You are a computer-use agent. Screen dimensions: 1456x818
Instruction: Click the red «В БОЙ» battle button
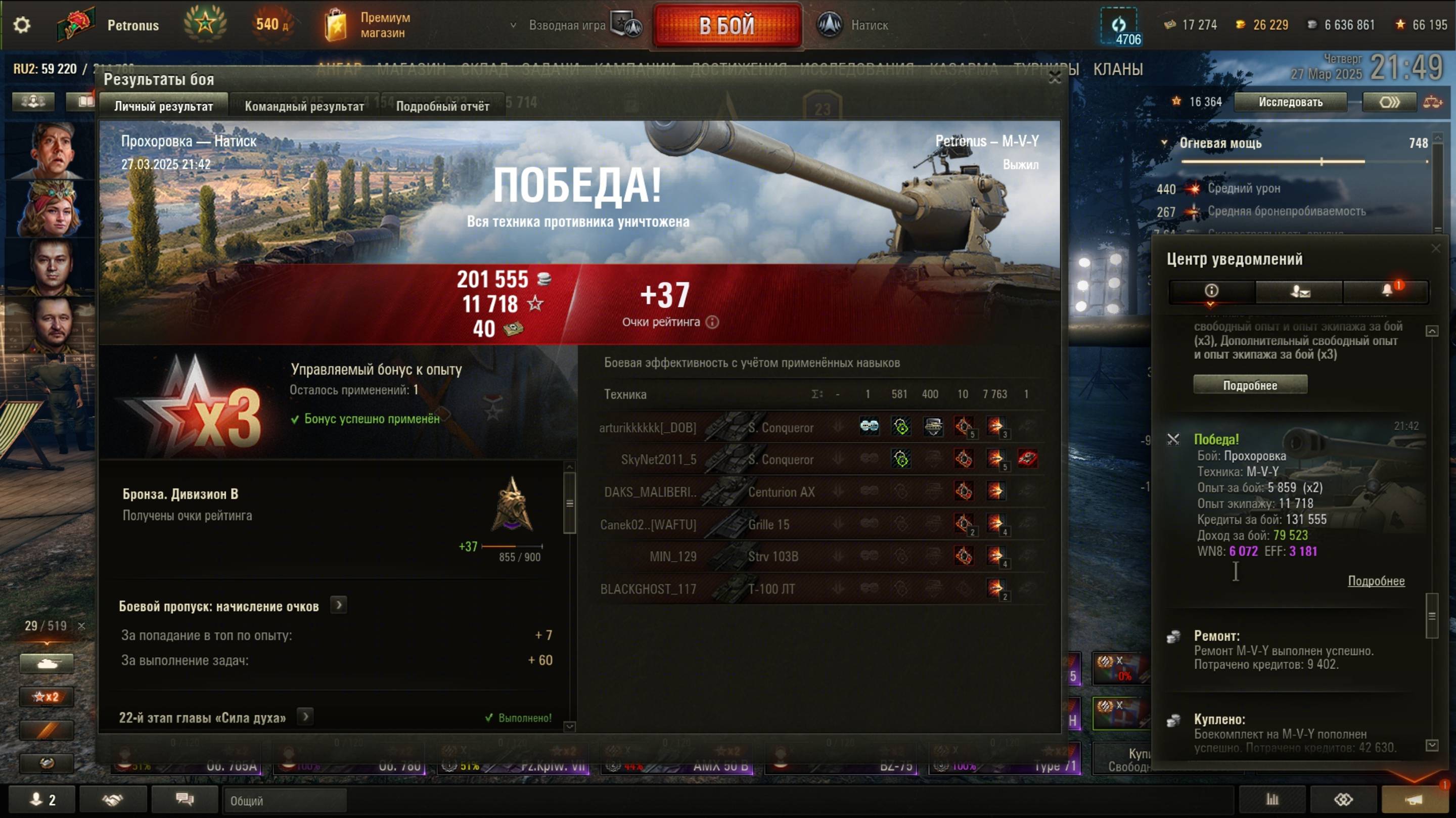tap(727, 25)
